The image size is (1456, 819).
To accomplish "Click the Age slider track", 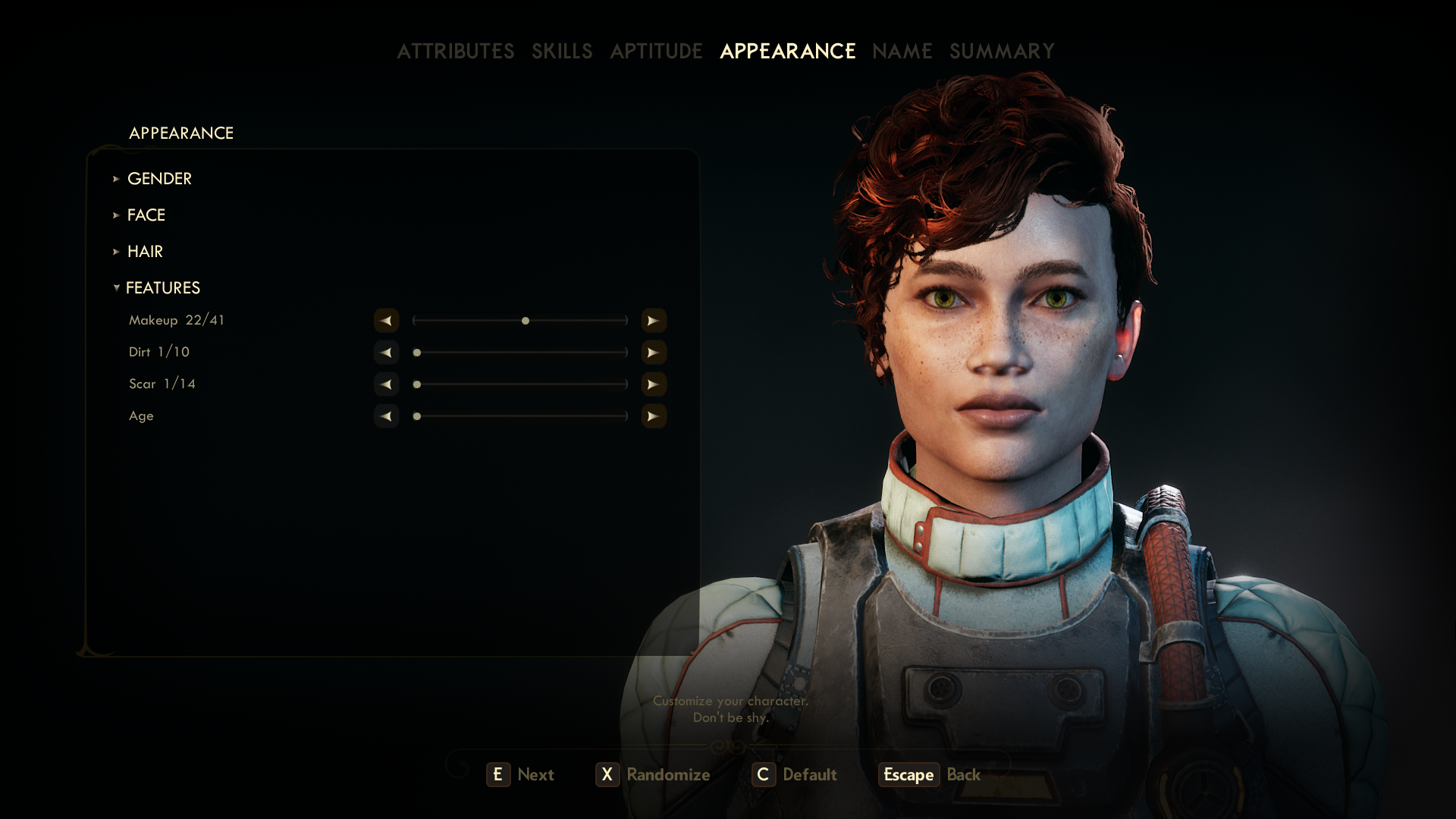I will click(x=520, y=416).
